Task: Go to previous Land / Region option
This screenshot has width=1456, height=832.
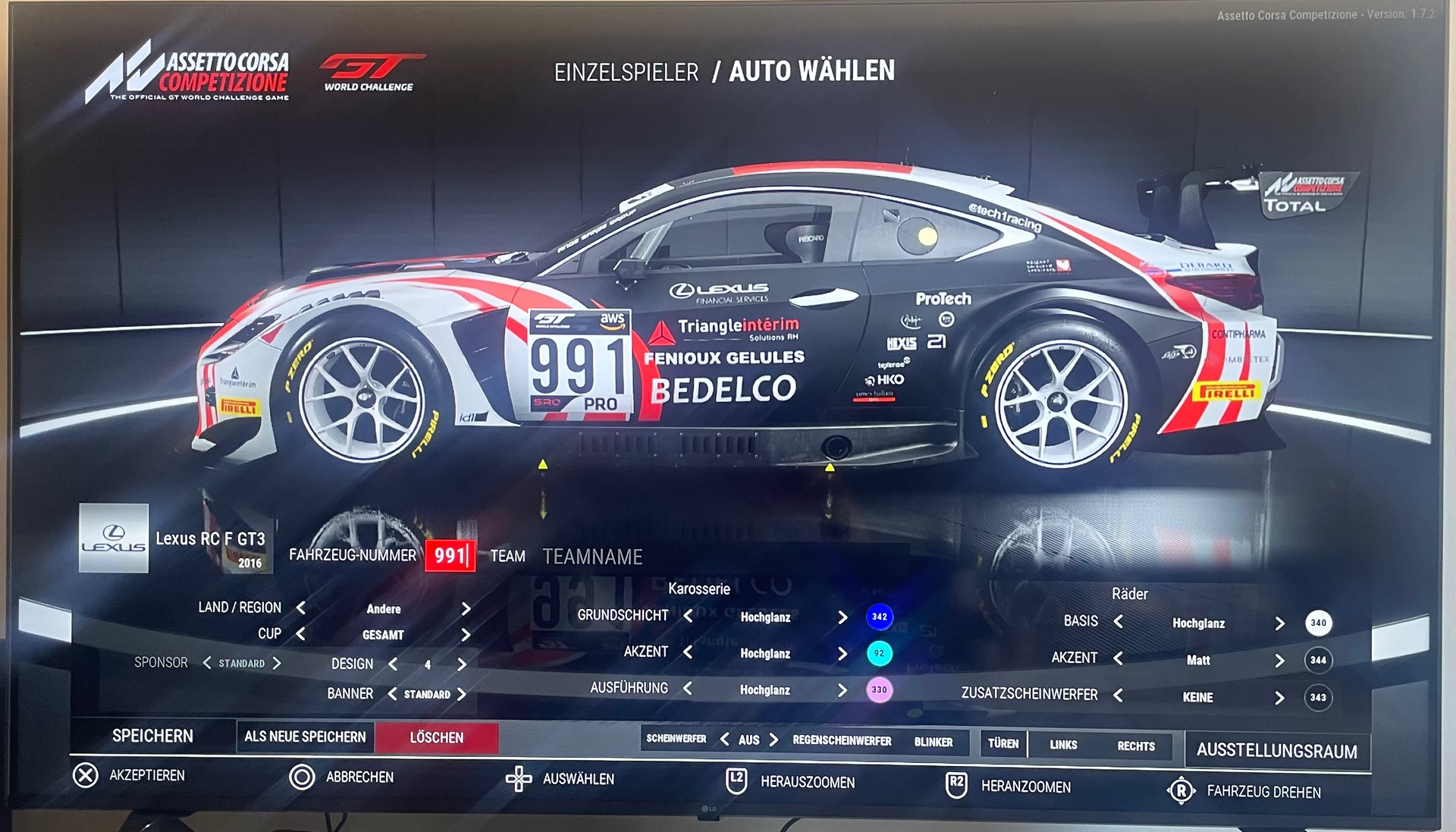Action: click(x=301, y=608)
